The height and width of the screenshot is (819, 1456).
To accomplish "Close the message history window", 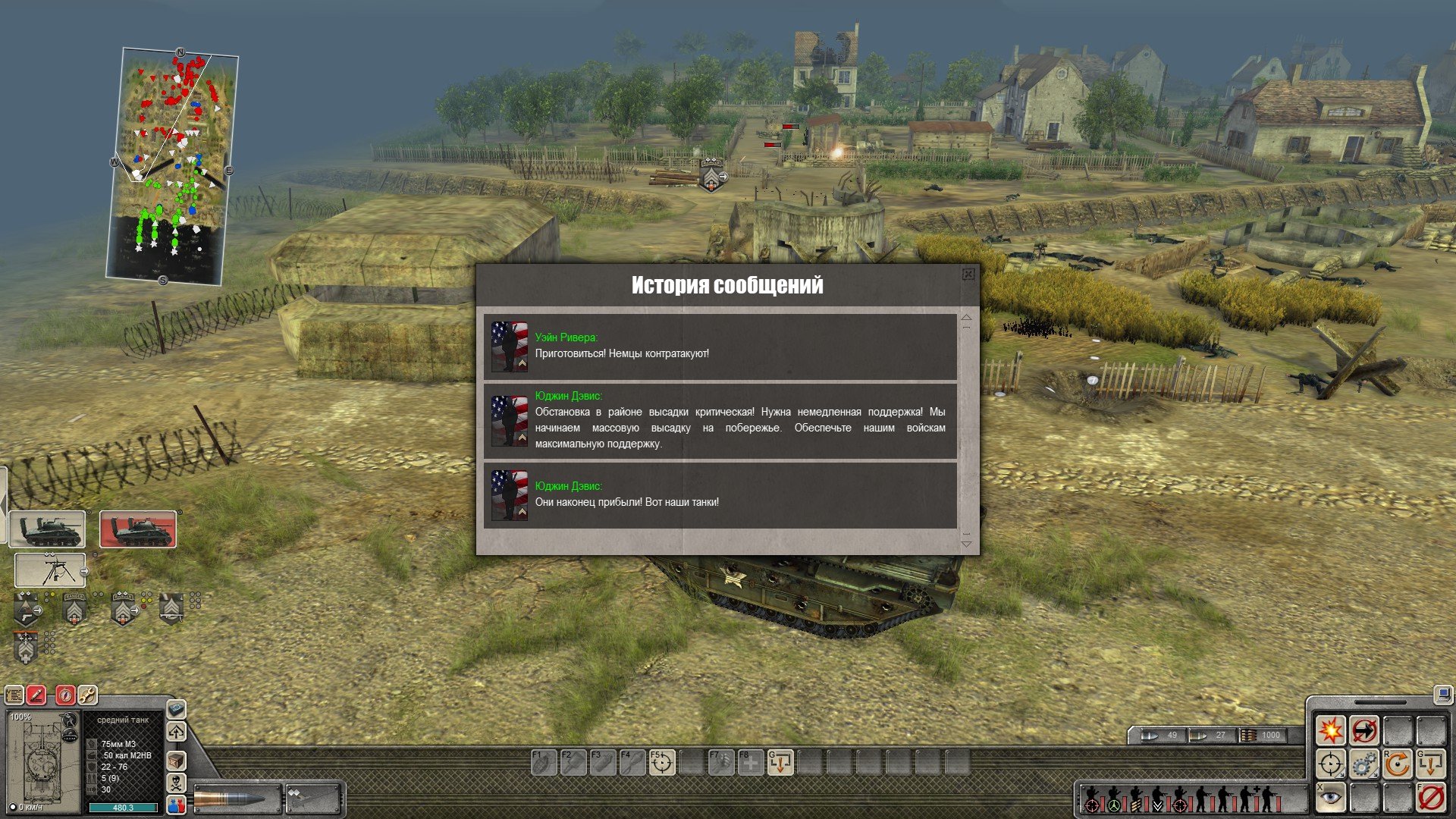I will point(968,275).
